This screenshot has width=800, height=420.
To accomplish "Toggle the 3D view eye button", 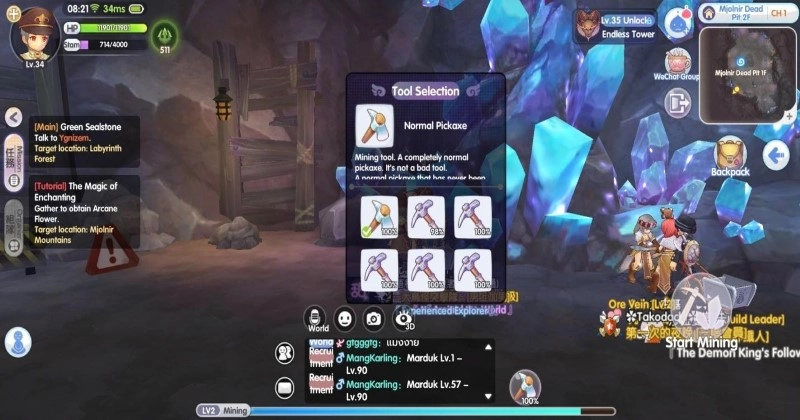I will pos(404,318).
